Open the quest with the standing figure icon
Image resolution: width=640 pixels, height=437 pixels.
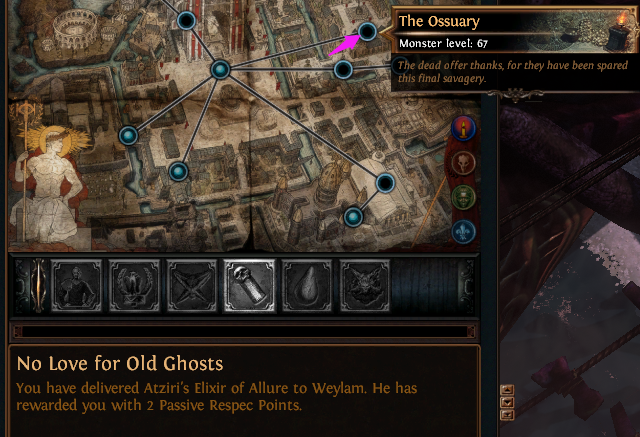(78, 283)
